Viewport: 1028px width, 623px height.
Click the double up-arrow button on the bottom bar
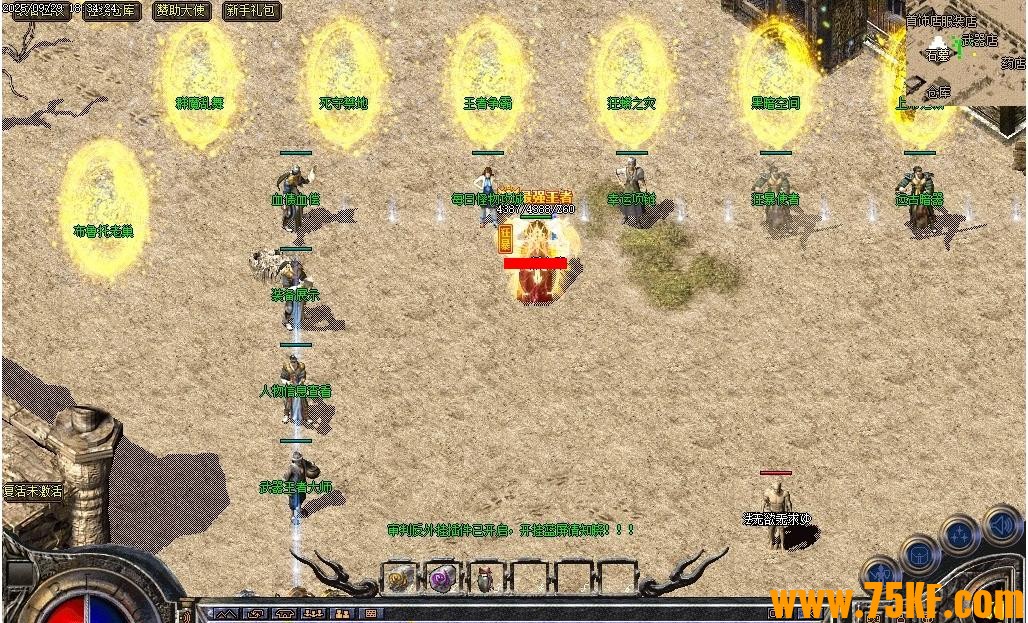[226, 613]
